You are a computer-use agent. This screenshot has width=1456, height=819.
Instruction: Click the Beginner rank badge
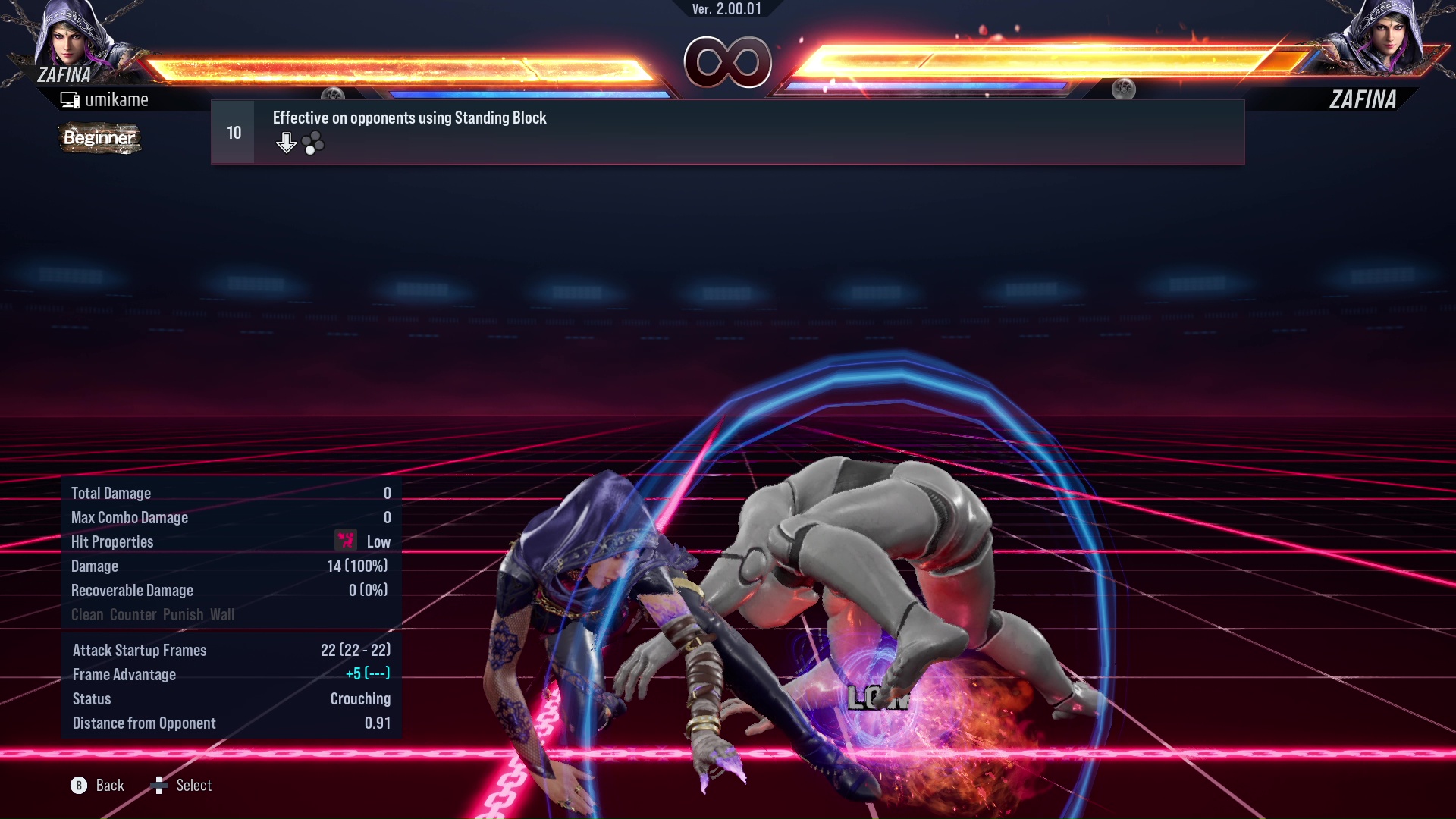point(99,139)
